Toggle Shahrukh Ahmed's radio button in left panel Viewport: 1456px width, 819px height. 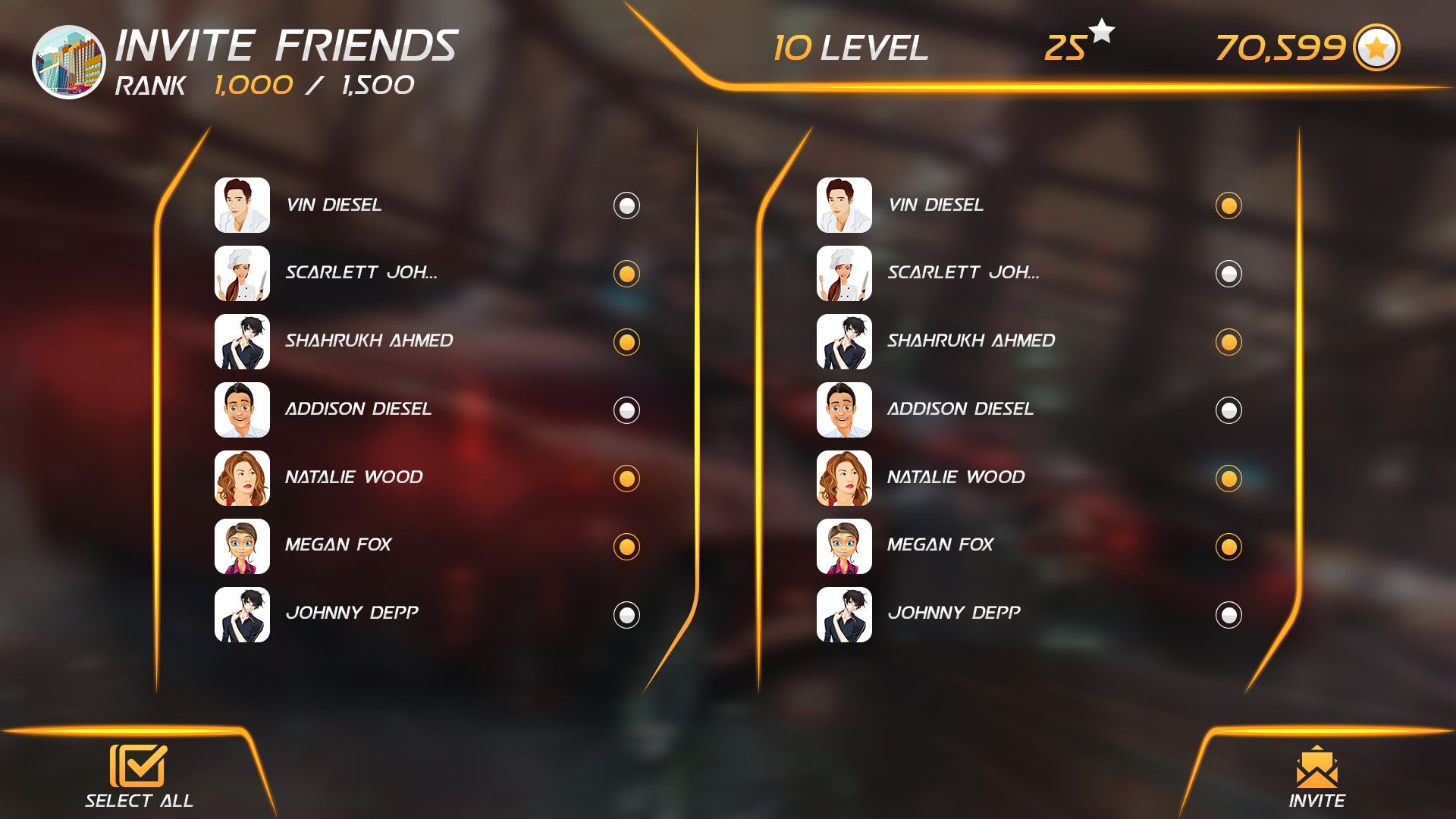[x=626, y=342]
